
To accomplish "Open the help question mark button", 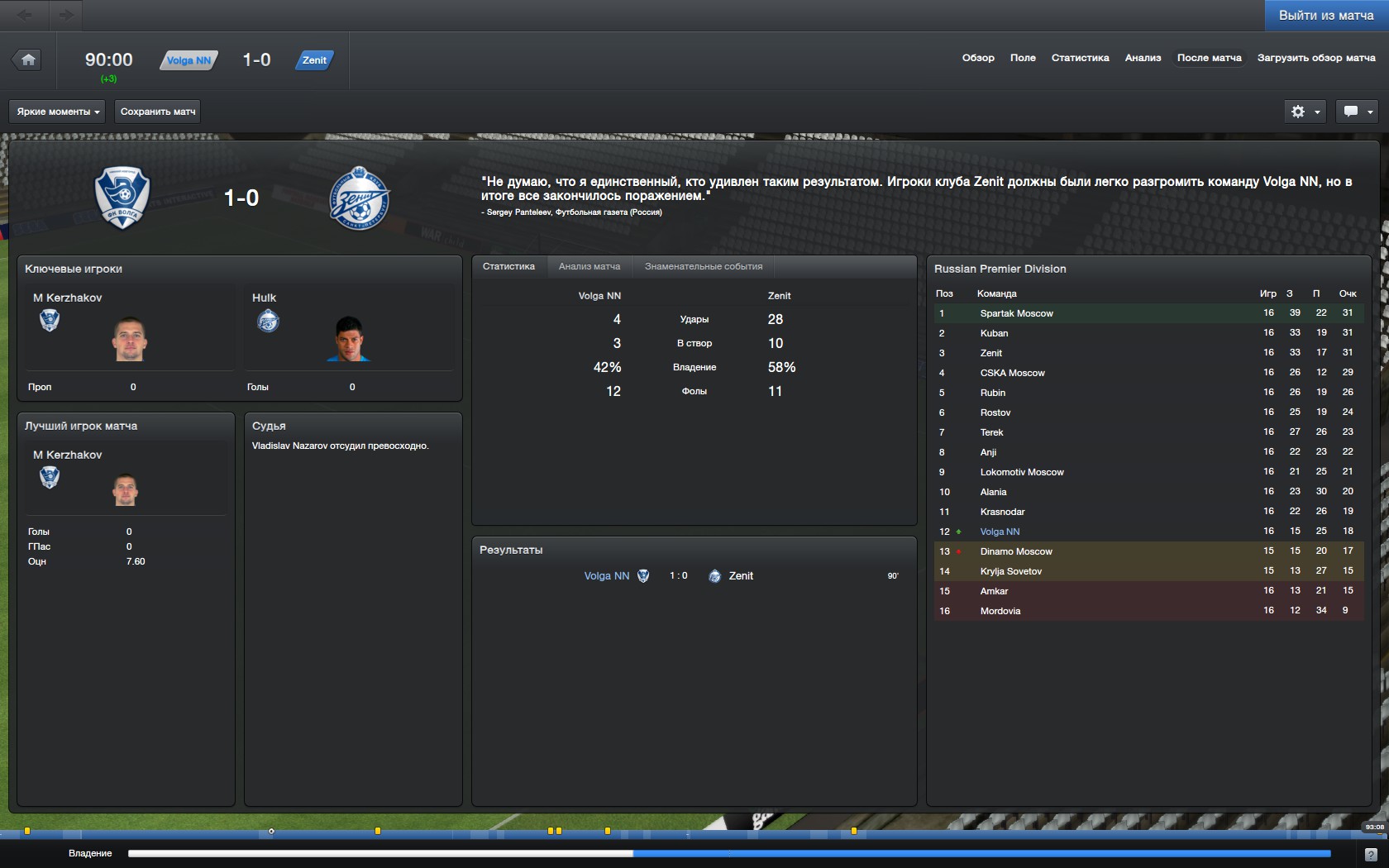I will (x=1371, y=854).
